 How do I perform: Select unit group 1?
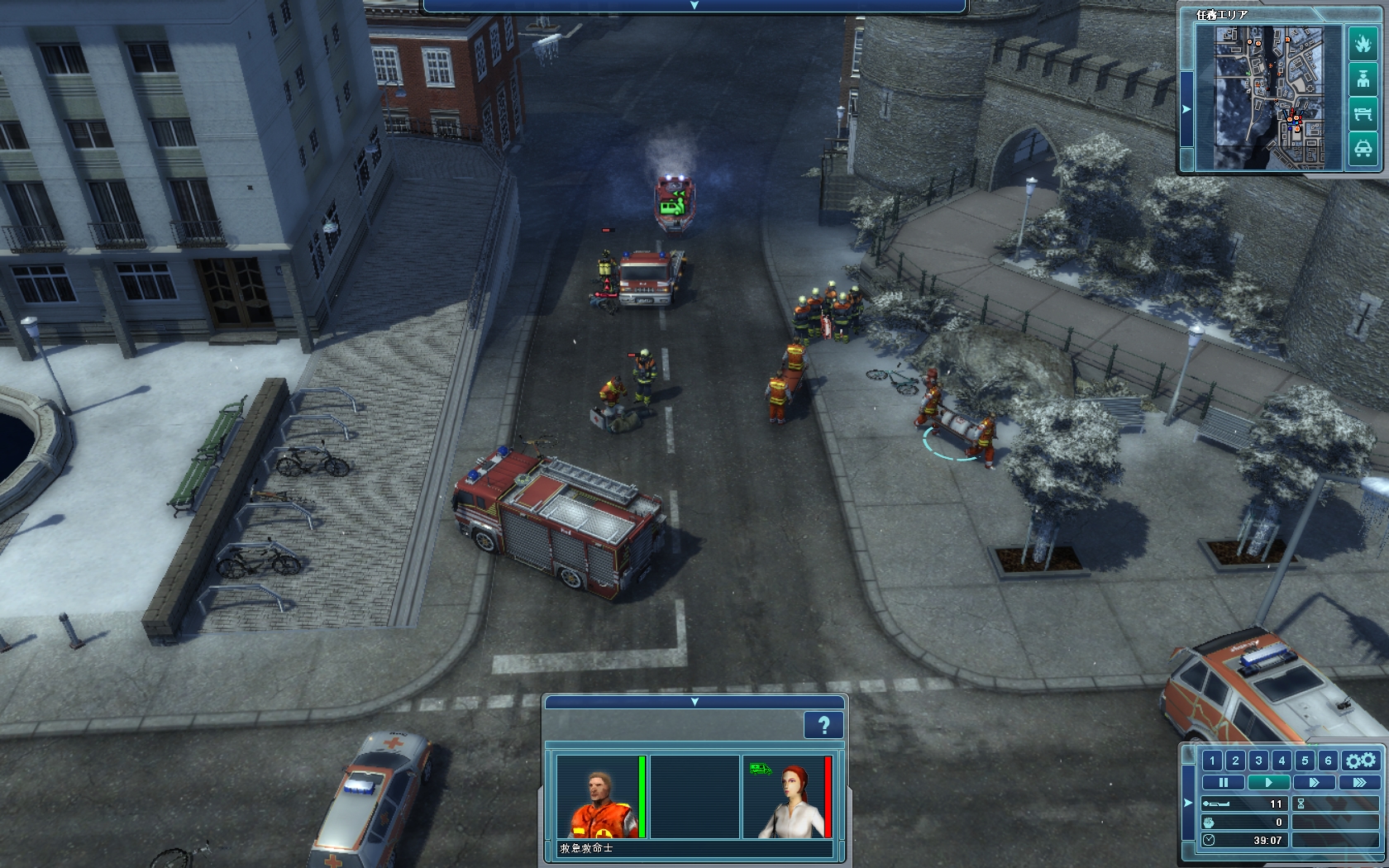1212,761
